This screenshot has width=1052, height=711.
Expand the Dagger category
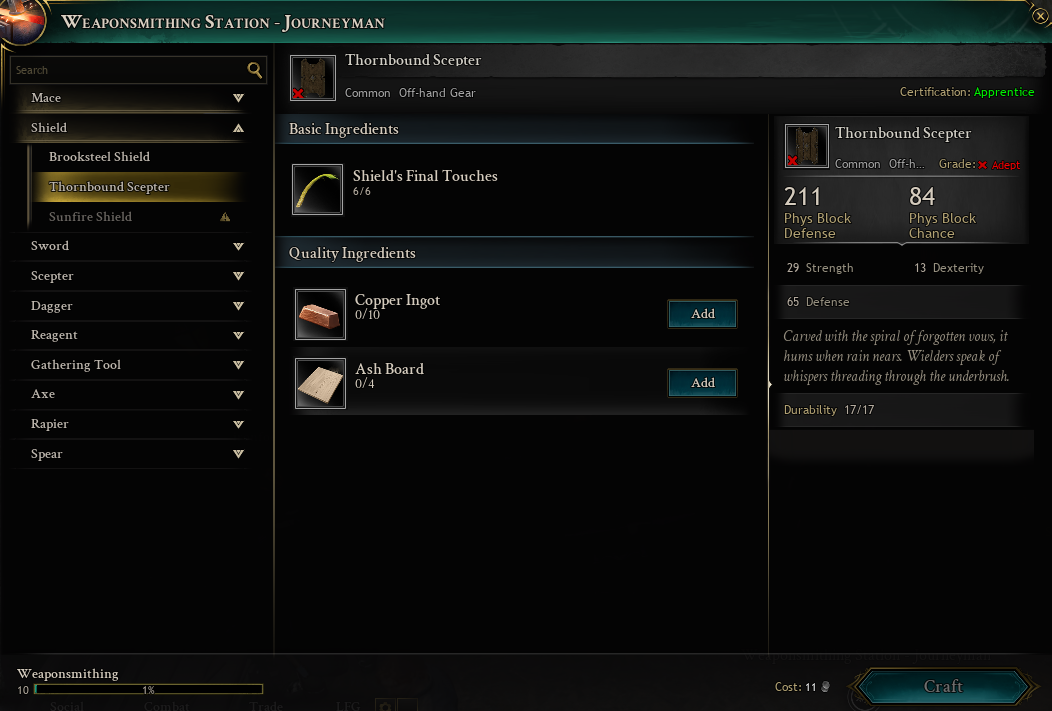[x=130, y=306]
